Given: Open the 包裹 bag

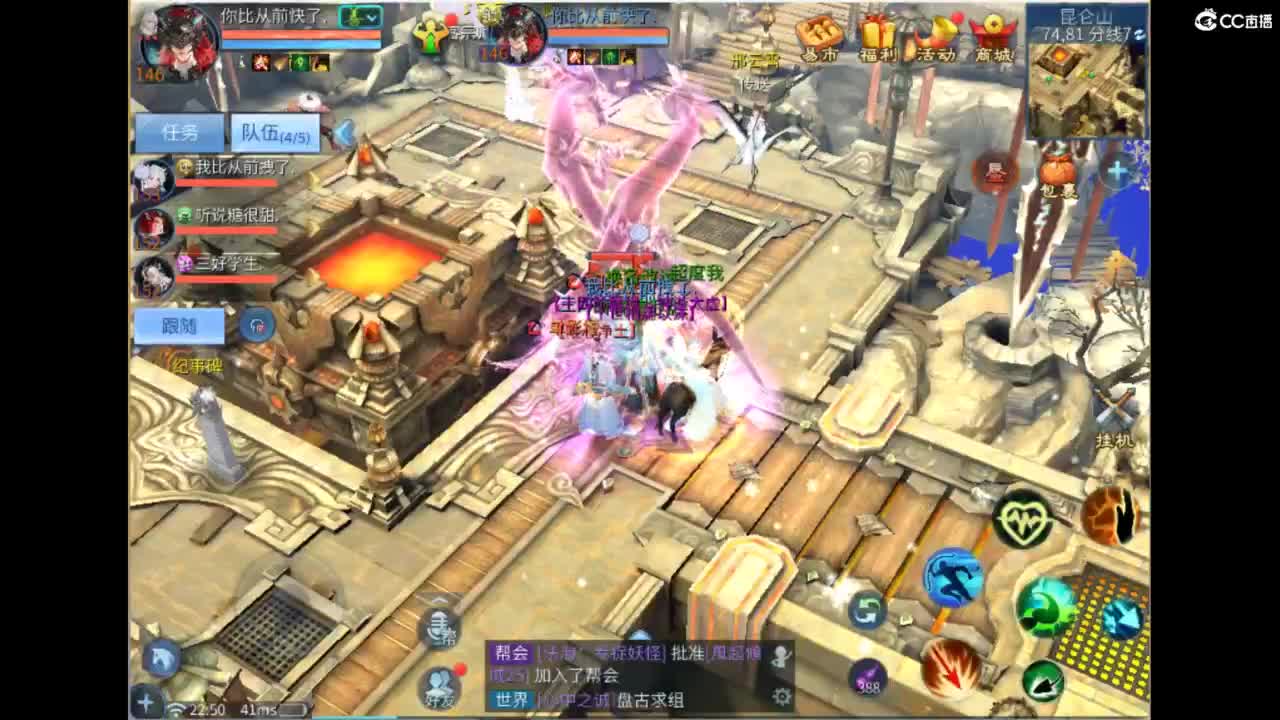Looking at the screenshot, I should [x=1056, y=170].
